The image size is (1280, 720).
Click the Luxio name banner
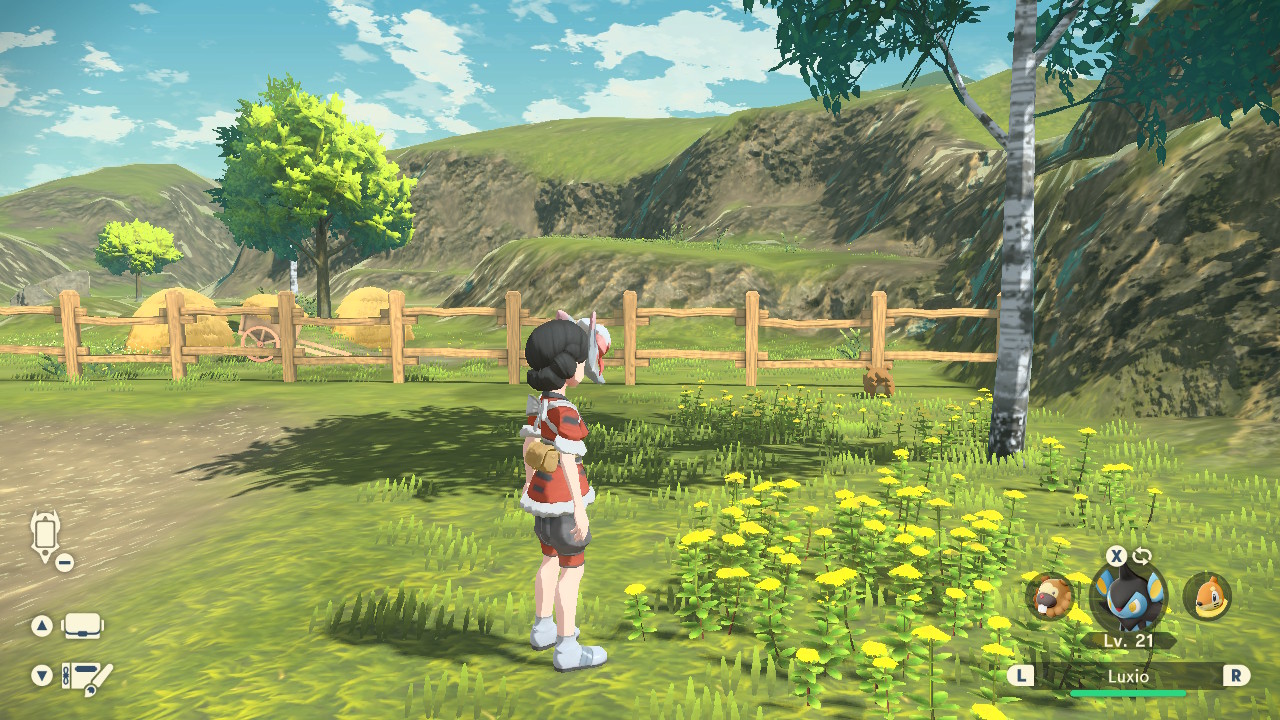[1128, 677]
